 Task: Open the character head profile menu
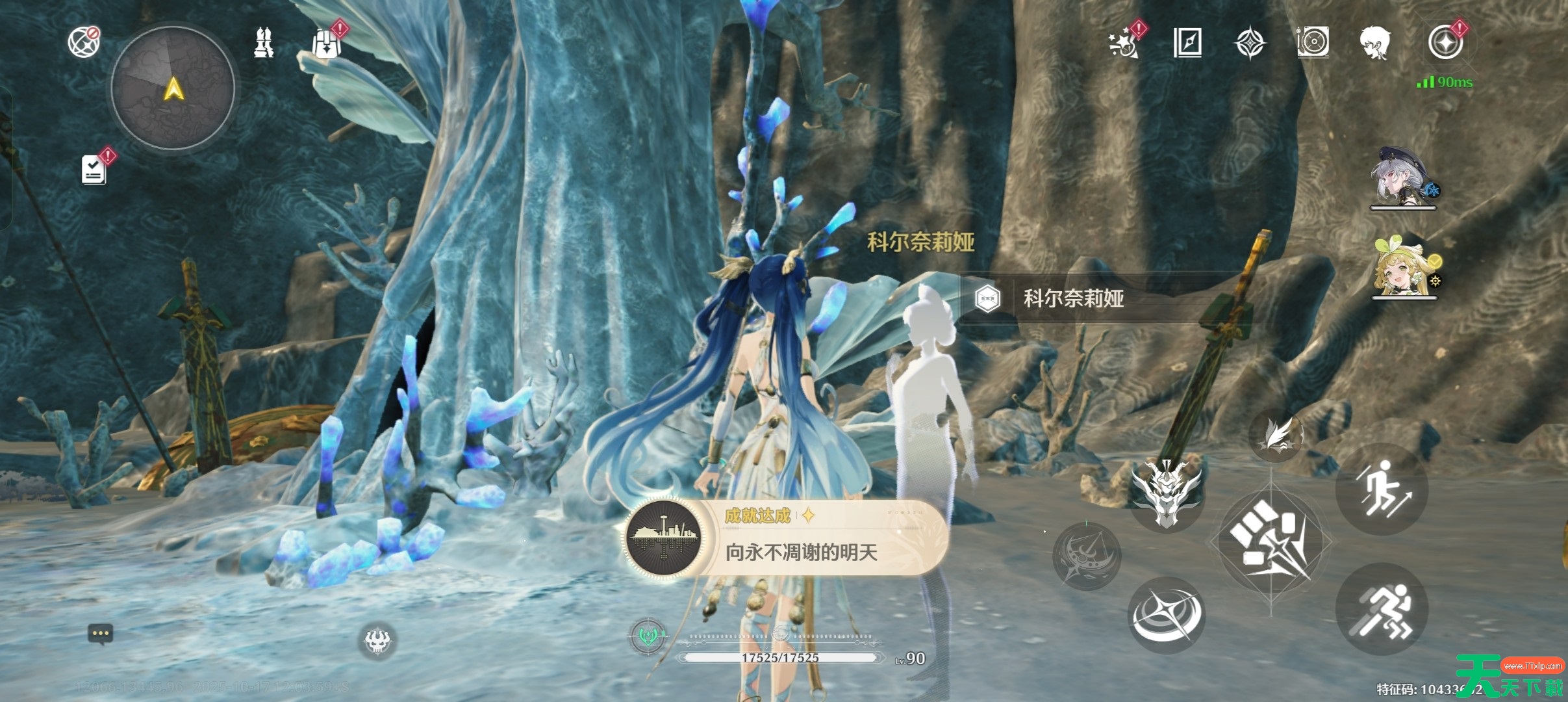pyautogui.click(x=1375, y=43)
